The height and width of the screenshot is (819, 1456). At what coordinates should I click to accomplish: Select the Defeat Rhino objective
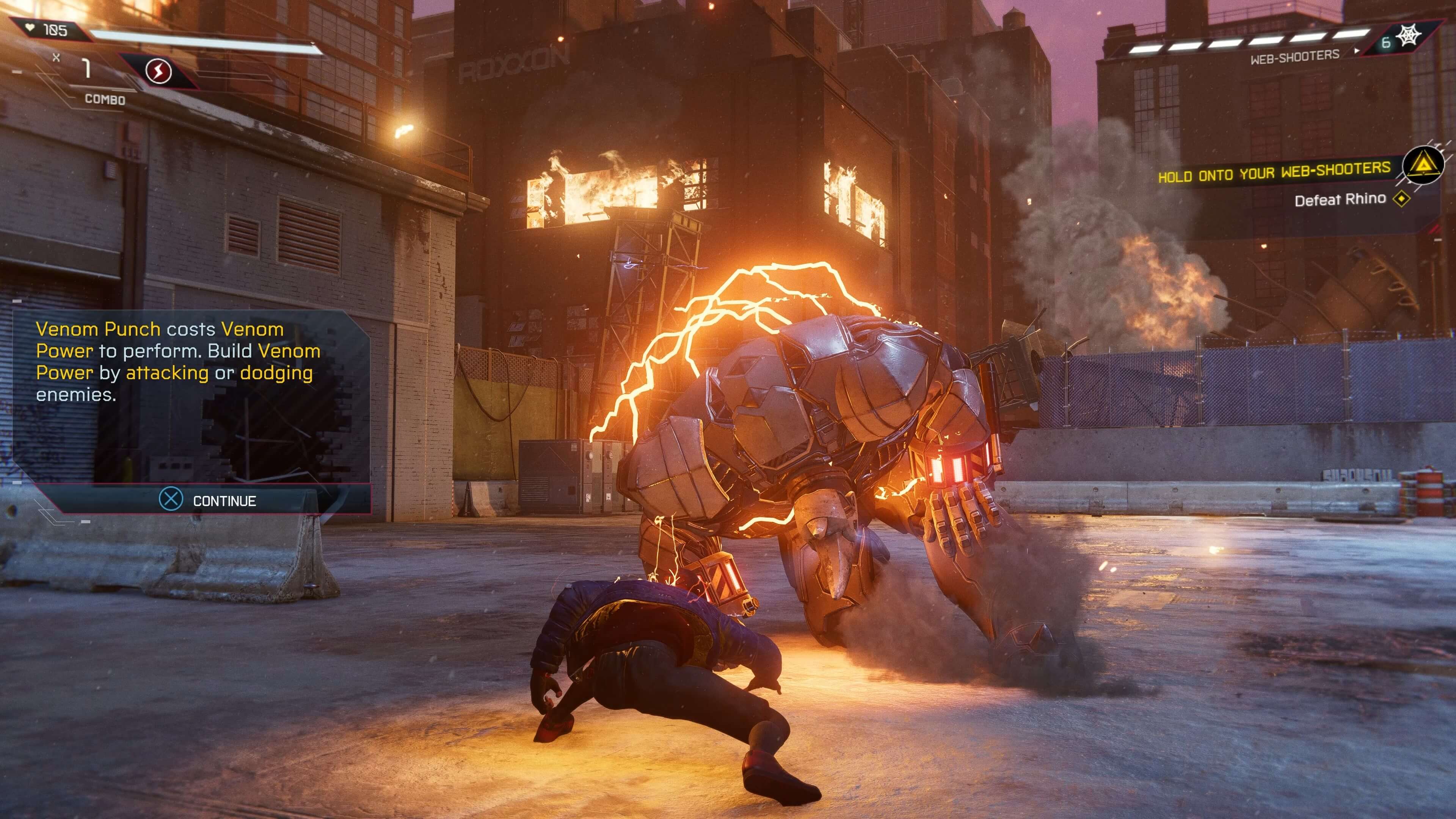tap(1340, 199)
